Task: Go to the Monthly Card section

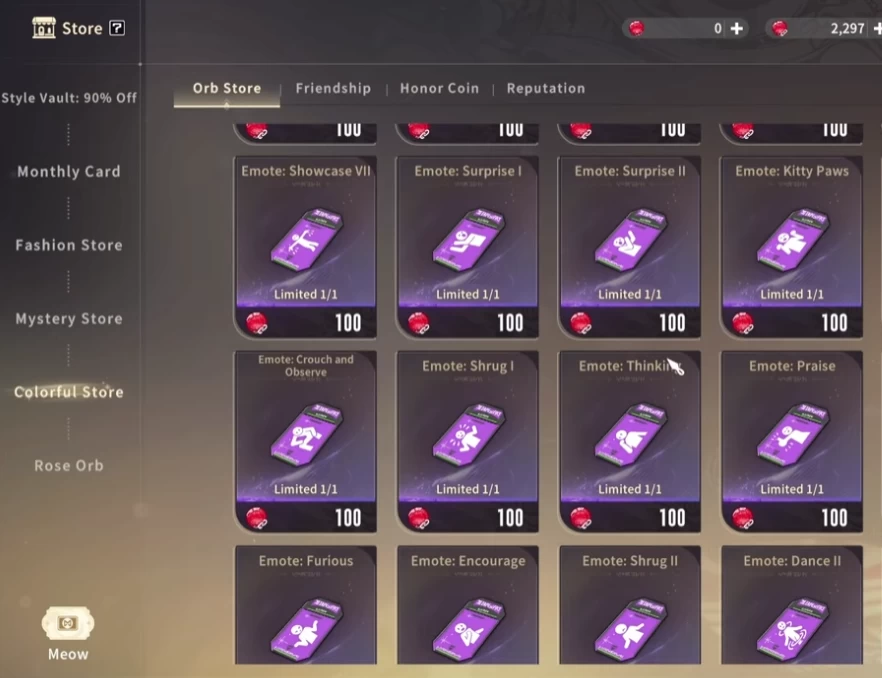Action: (x=69, y=172)
